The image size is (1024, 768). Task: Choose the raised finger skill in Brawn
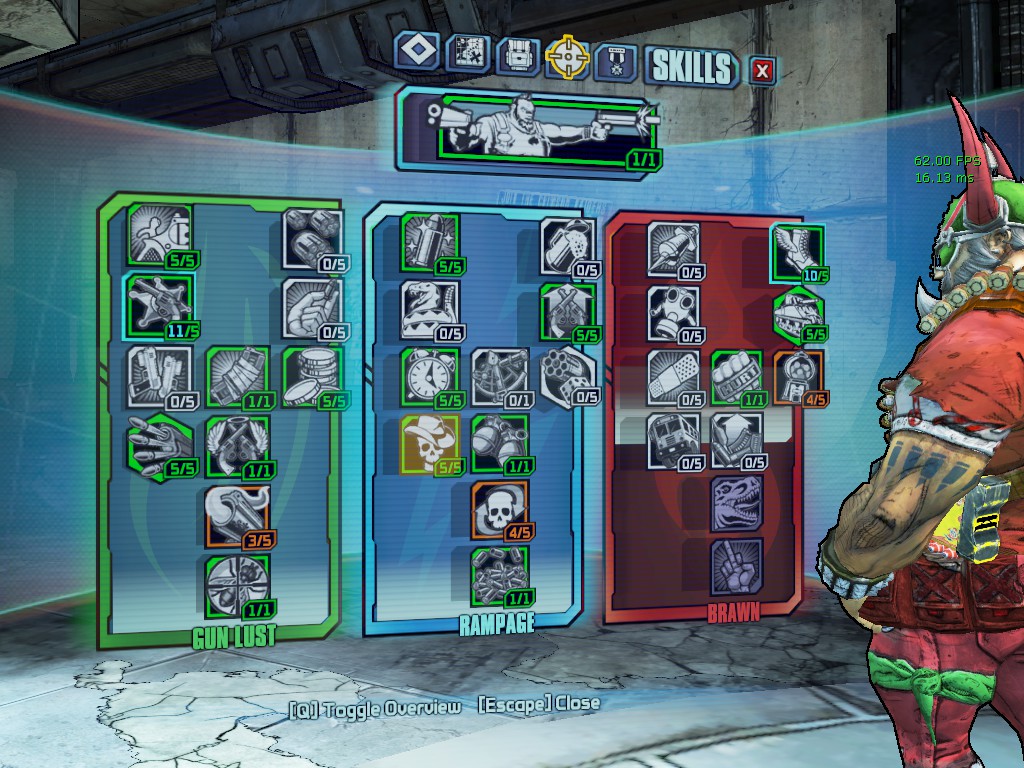(736, 566)
